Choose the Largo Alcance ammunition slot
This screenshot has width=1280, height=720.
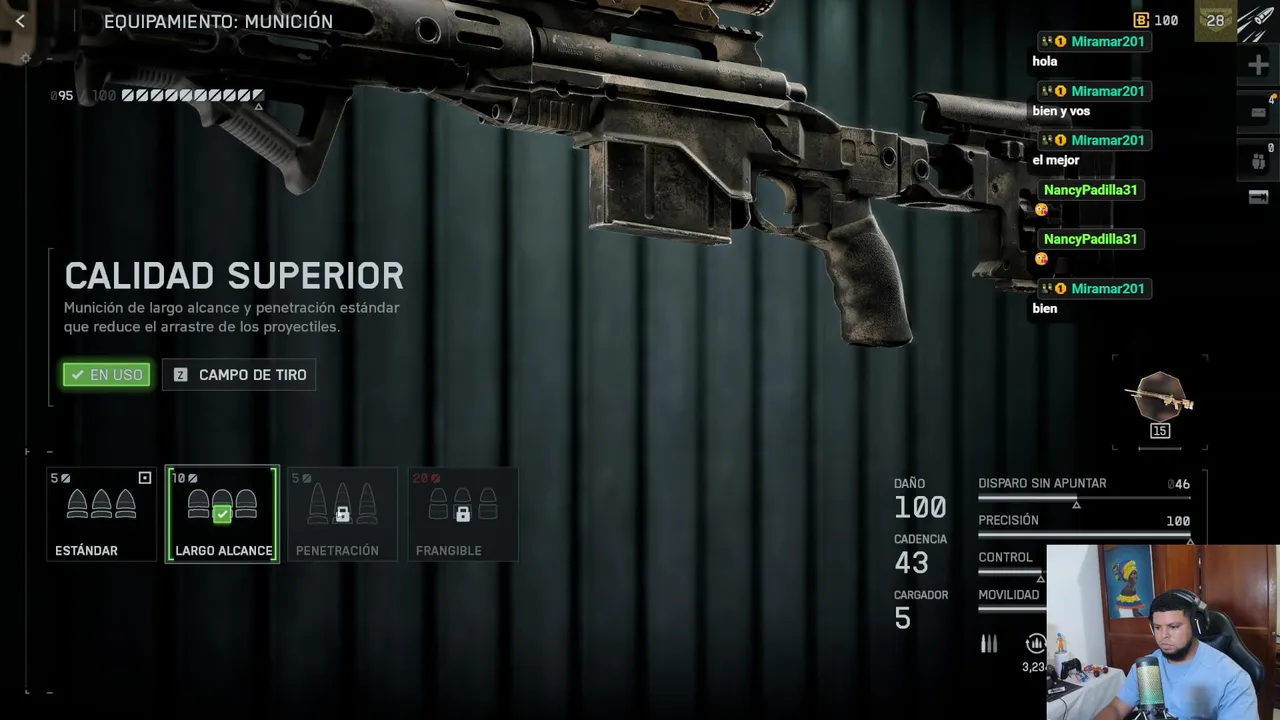pos(222,514)
